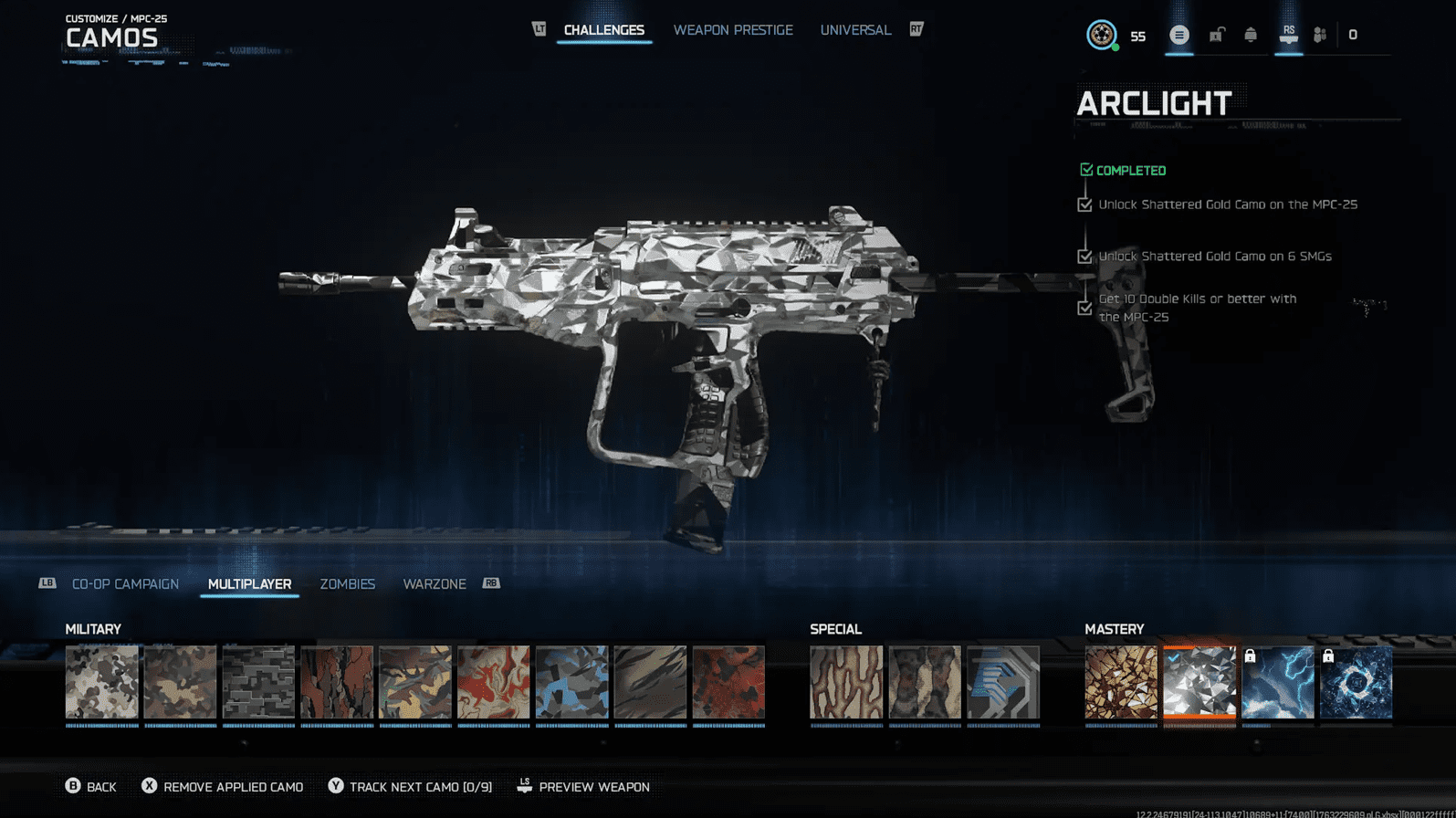Open the notifications bell icon
Viewport: 1456px width, 818px height.
coord(1251,35)
